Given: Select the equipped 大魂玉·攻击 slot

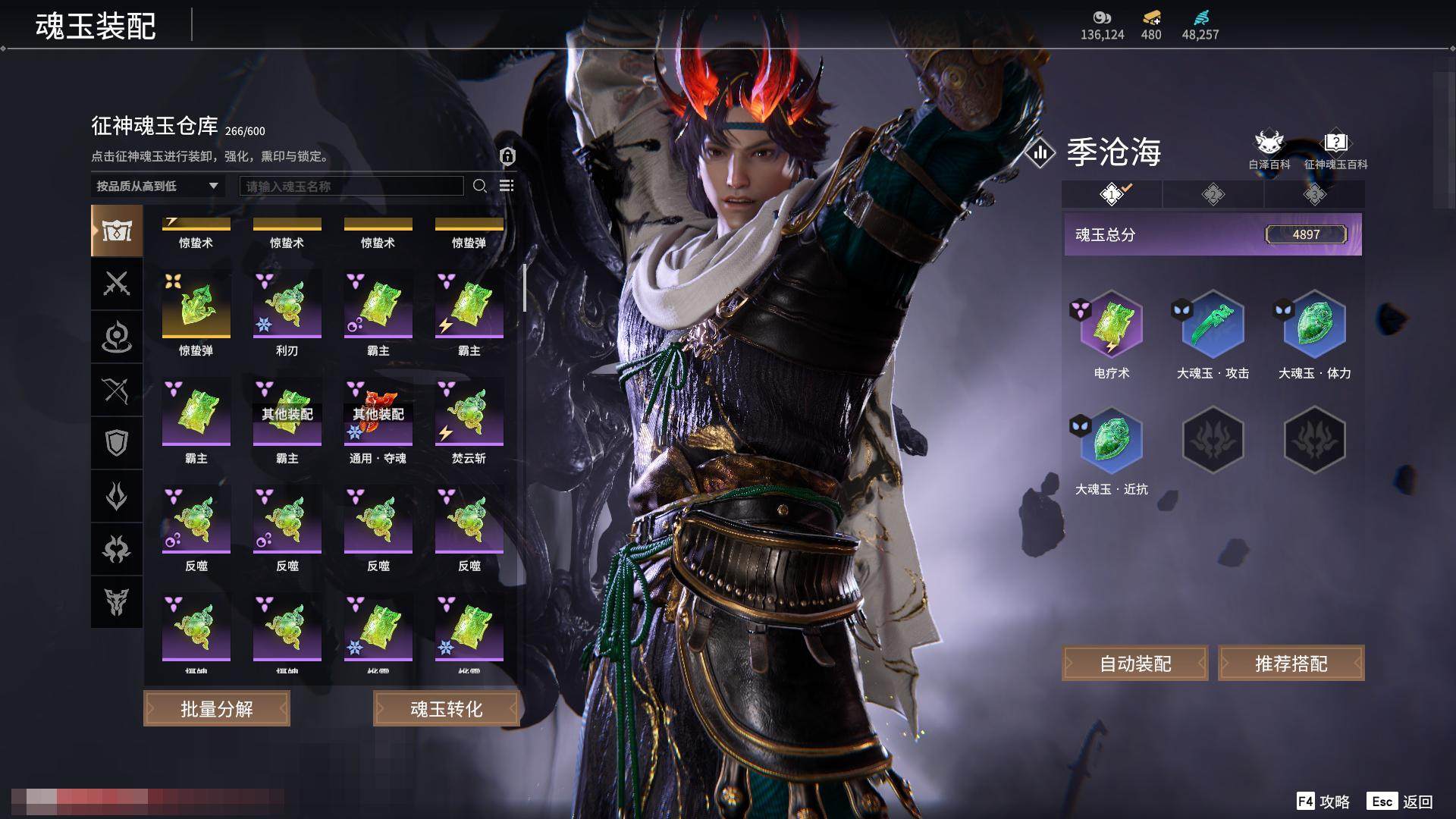Looking at the screenshot, I should 1213,325.
